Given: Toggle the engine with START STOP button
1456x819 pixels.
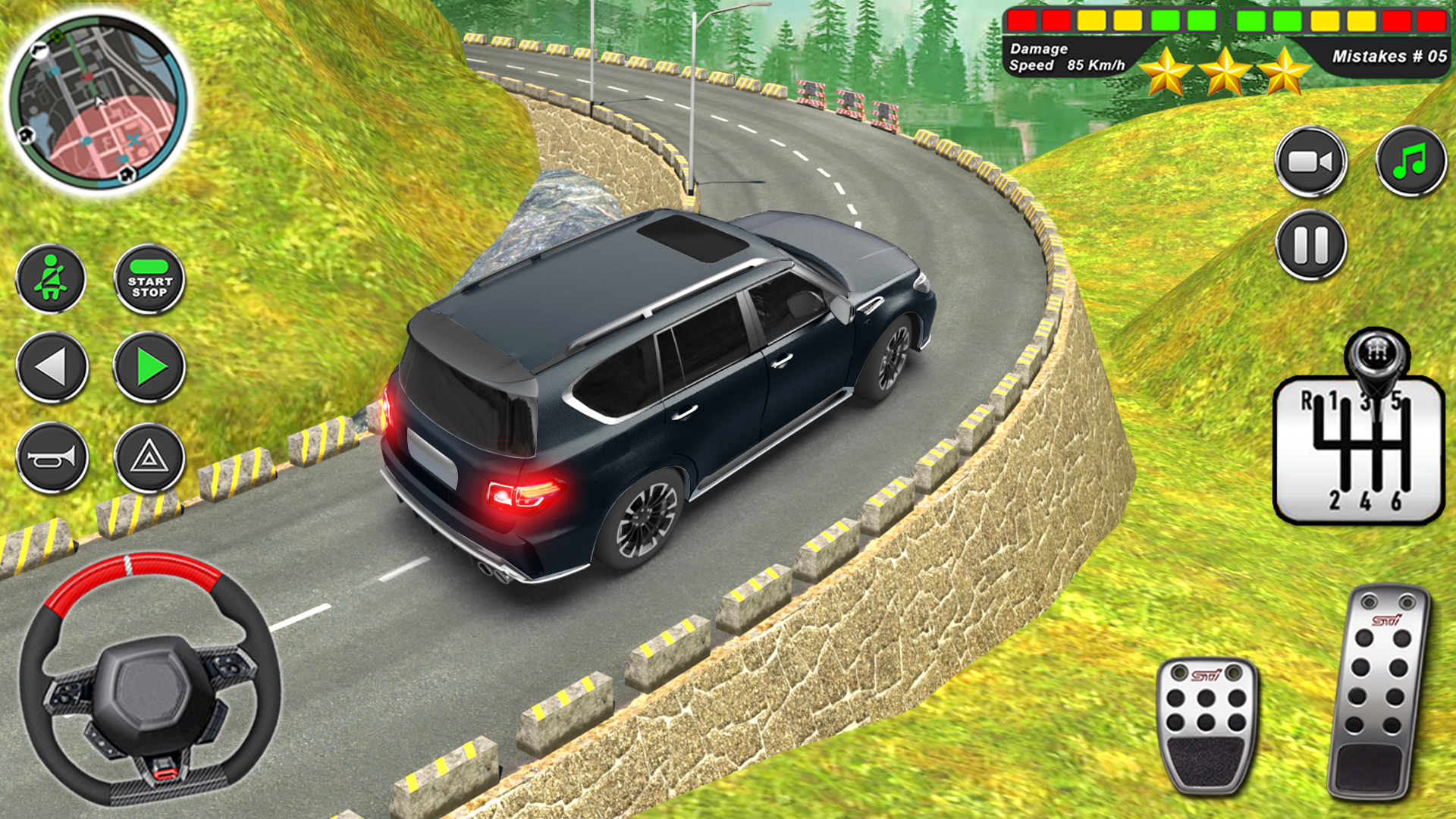Looking at the screenshot, I should click(x=150, y=278).
